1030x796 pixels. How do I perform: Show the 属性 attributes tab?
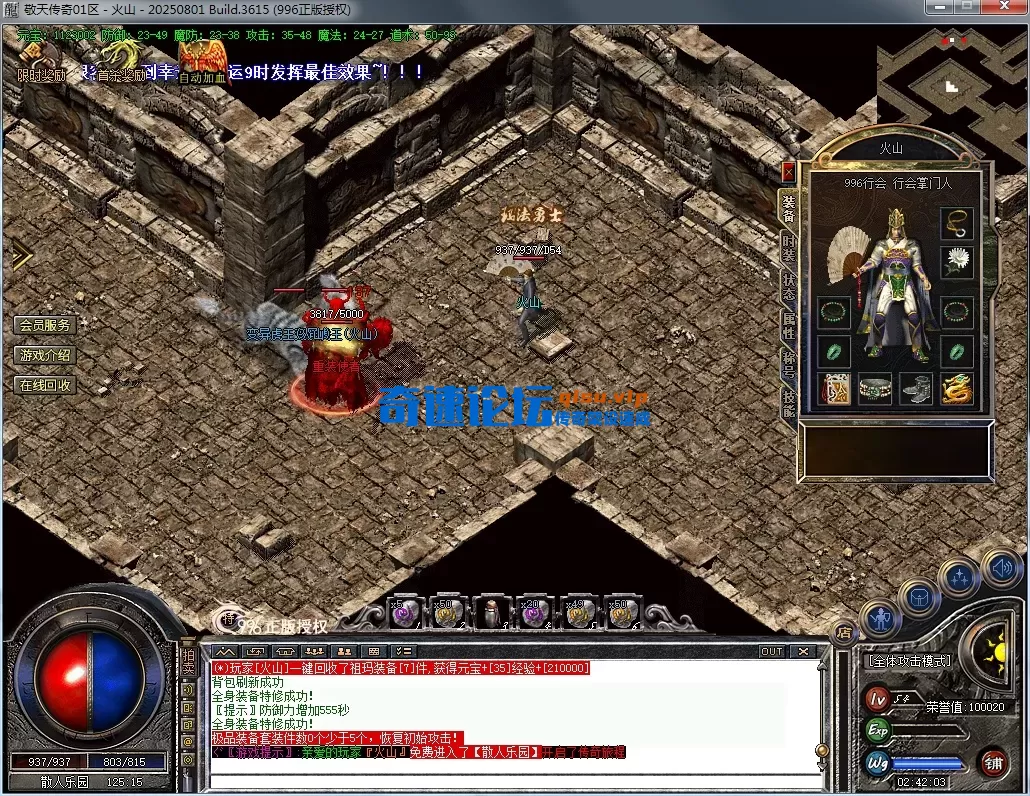tap(788, 326)
